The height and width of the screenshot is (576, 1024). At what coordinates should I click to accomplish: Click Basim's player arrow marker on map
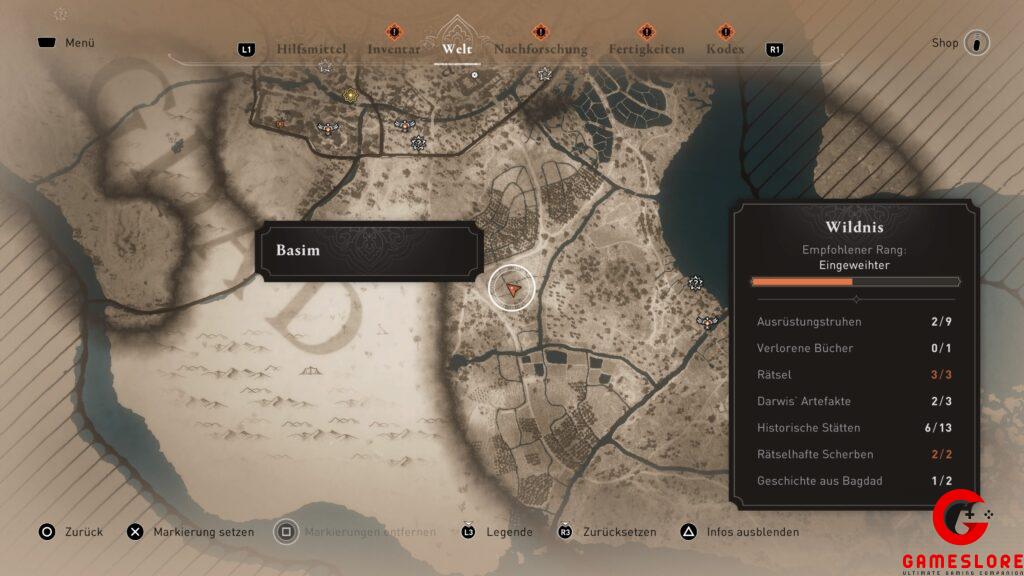[x=512, y=288]
